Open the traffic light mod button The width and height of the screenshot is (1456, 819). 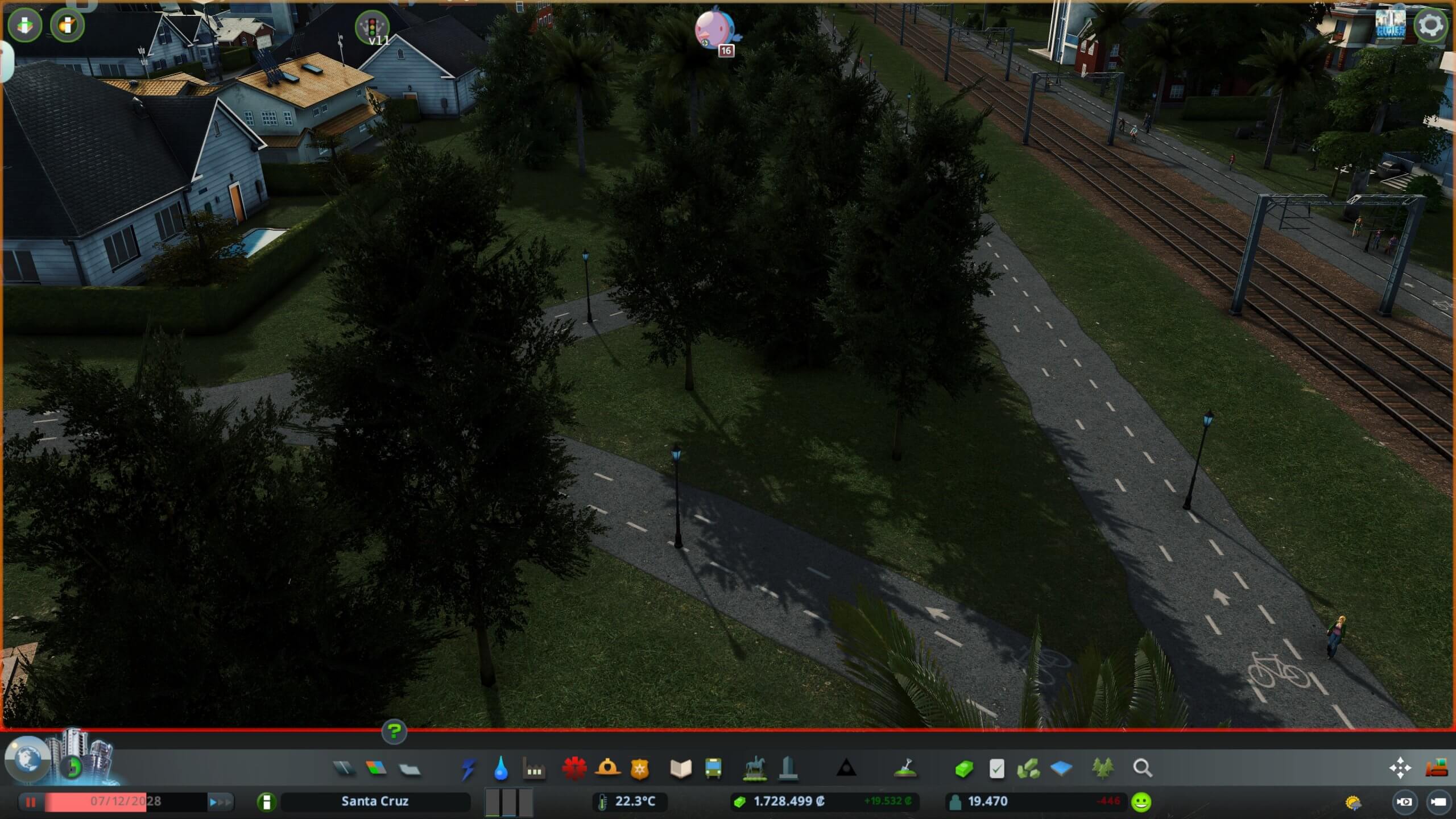tap(372, 27)
